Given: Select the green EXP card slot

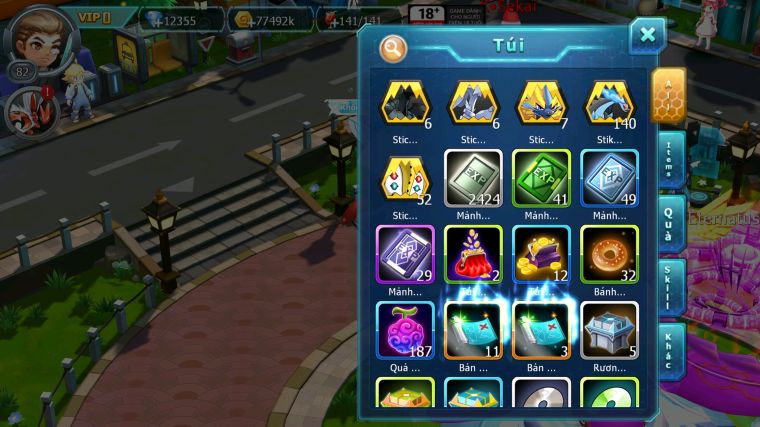Looking at the screenshot, I should point(541,180).
